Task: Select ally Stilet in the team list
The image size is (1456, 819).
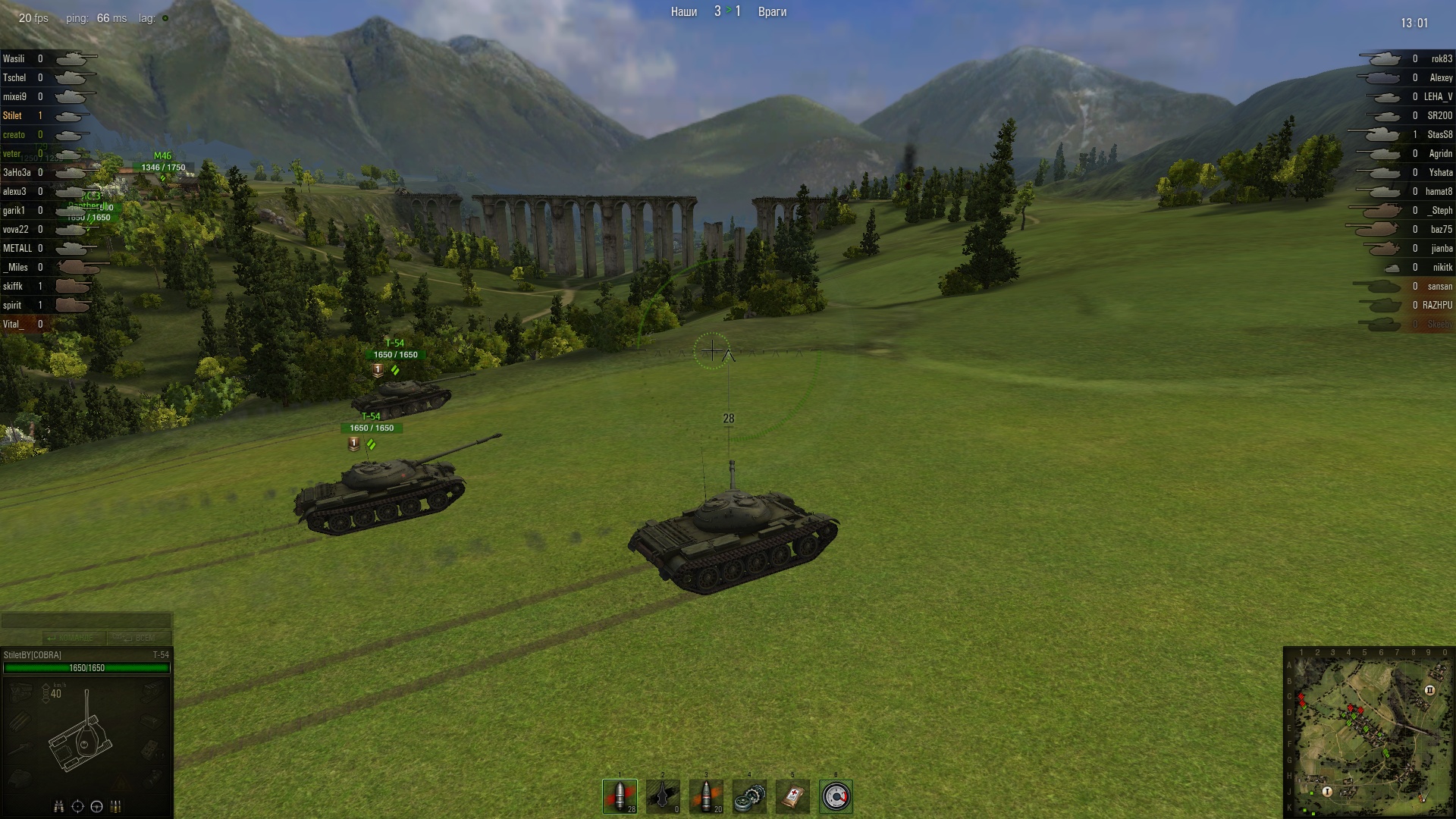Action: [13, 116]
